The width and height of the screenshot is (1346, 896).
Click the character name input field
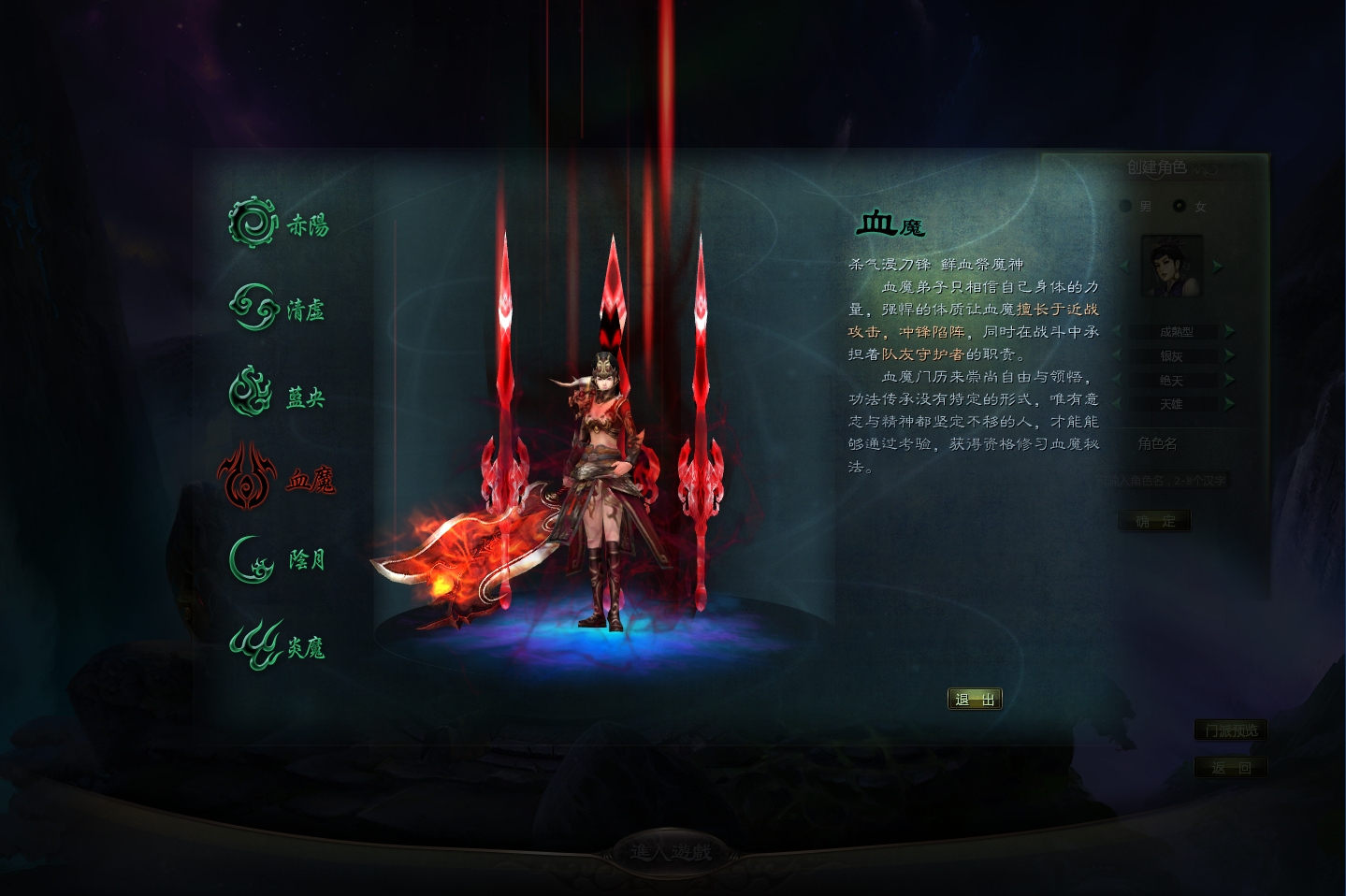pyautogui.click(x=1168, y=481)
